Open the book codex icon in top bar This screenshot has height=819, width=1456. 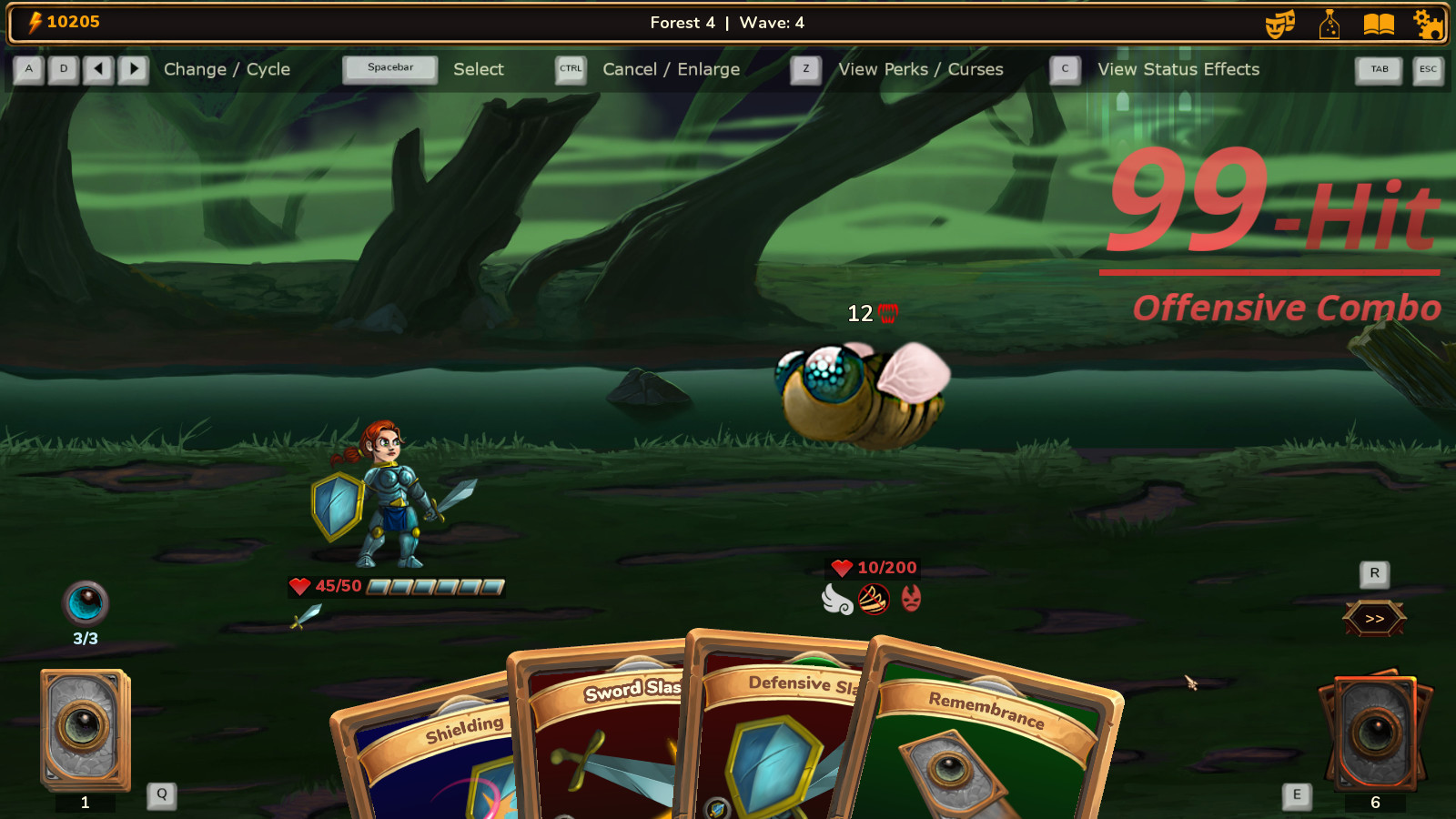click(1377, 24)
